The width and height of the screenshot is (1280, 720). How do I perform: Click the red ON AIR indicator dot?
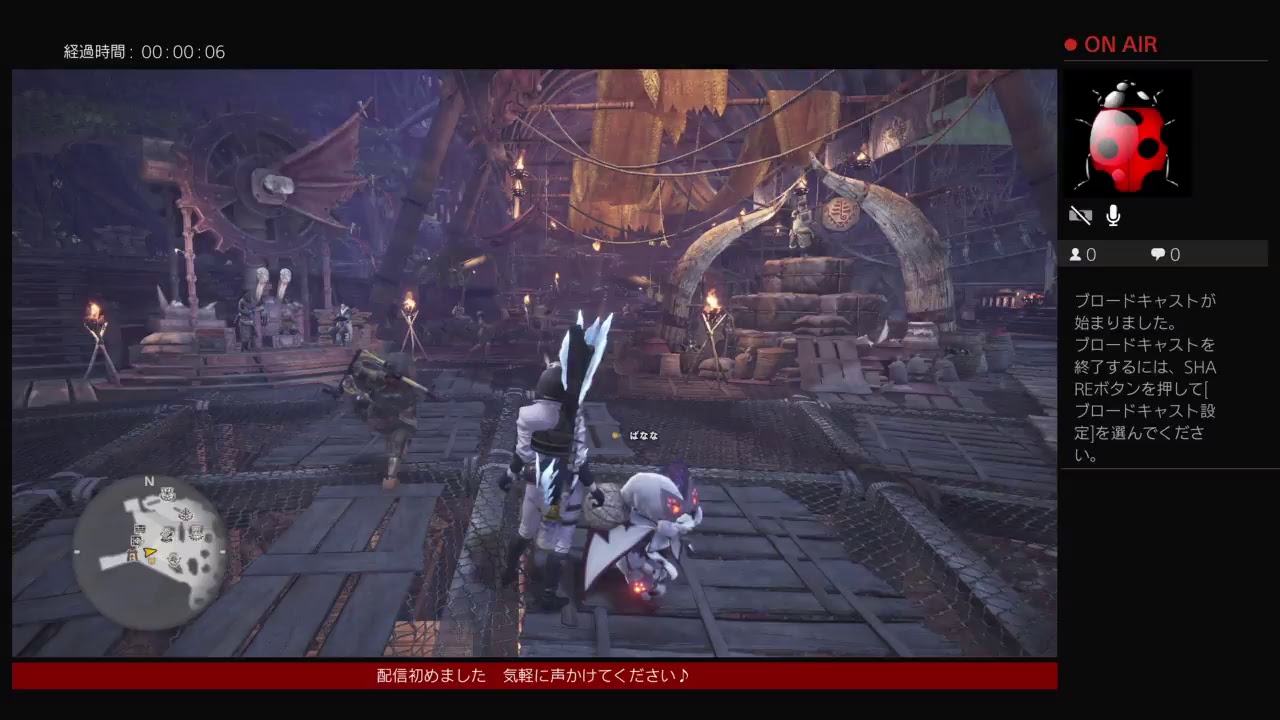[1069, 44]
